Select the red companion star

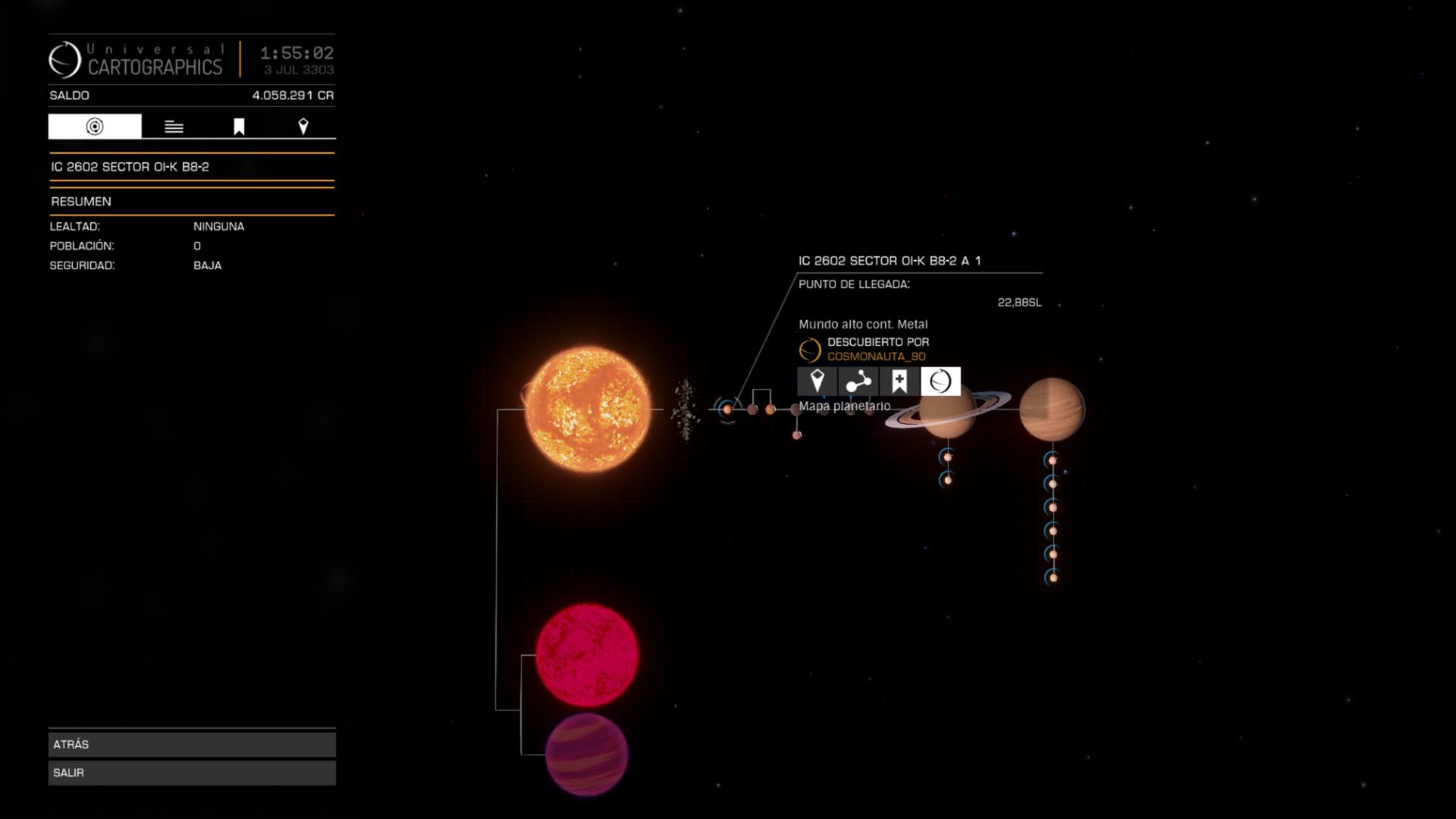coord(587,654)
